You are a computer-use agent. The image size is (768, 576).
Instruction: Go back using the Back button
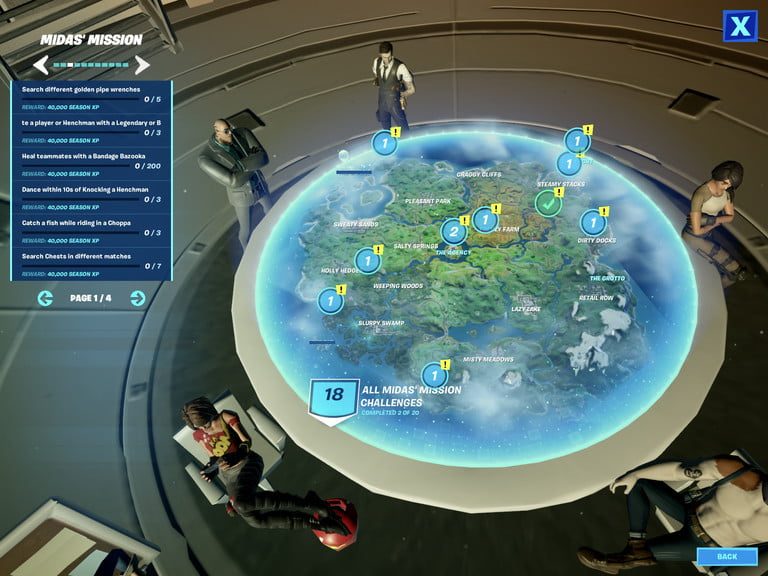[727, 556]
